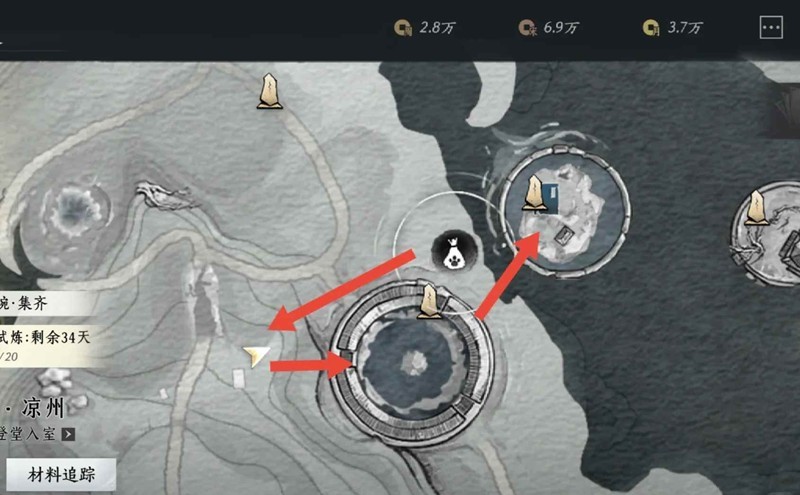Open the 材料追踪 material tracking button
Image resolution: width=800 pixels, height=495 pixels.
60,474
